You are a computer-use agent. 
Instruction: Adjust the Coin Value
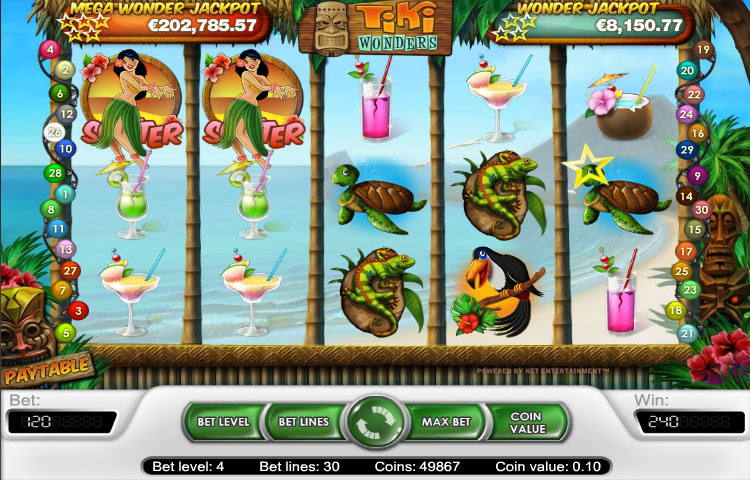pos(526,422)
